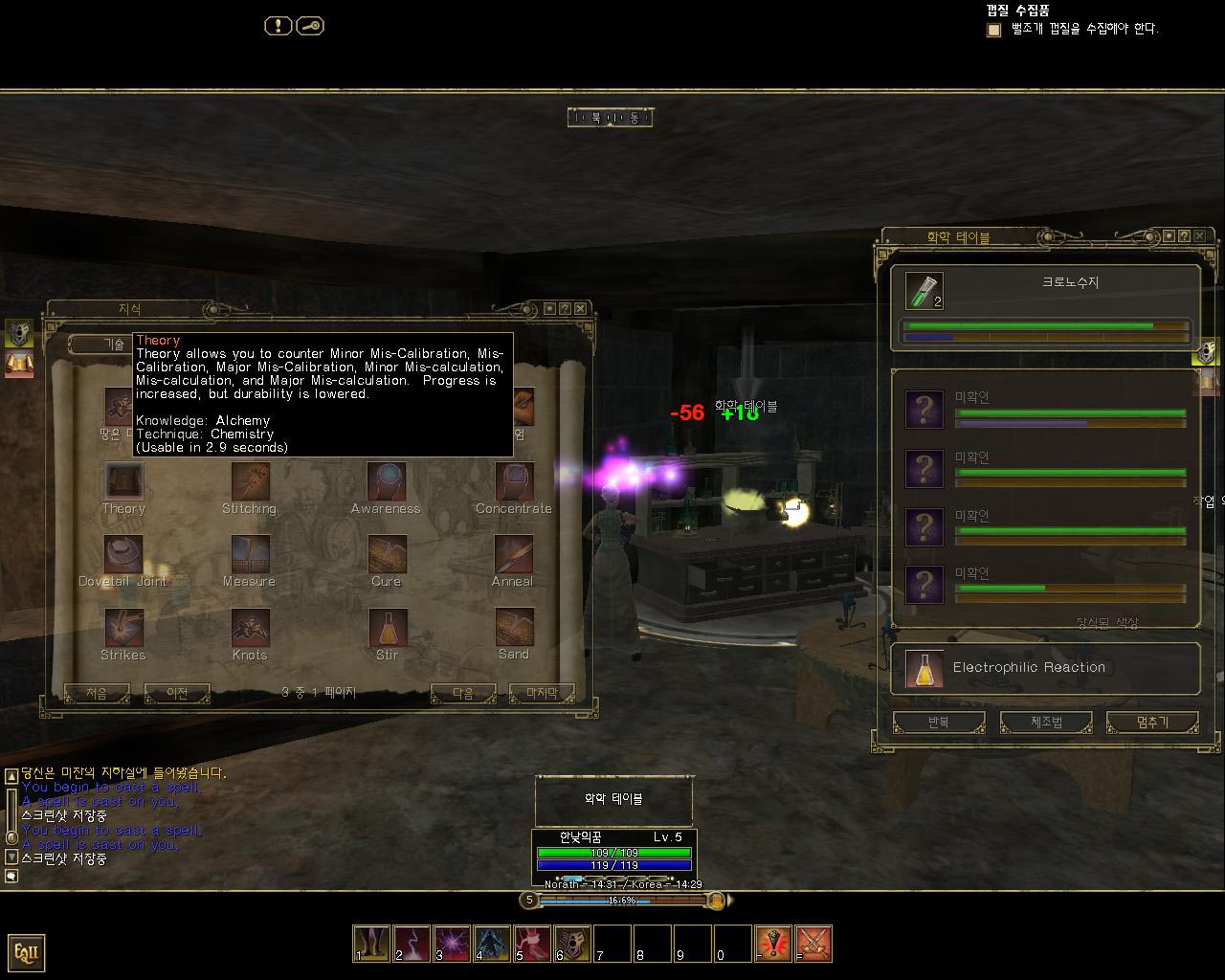Screen dimensions: 1225x980
Task: Use the Cure skill
Action: click(x=387, y=554)
